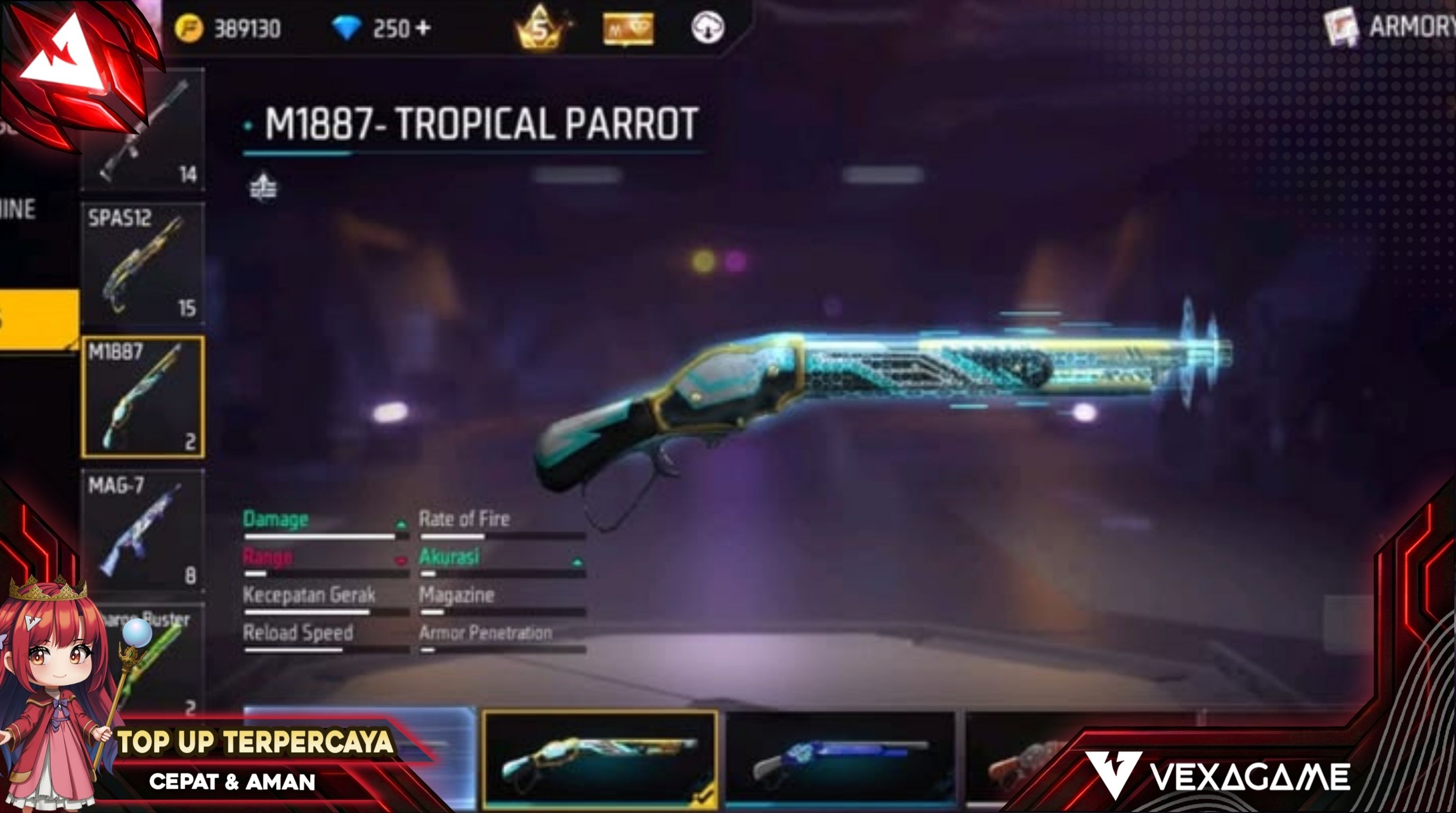Select the M1887 weapon tile
This screenshot has width=1456, height=813.
(142, 397)
